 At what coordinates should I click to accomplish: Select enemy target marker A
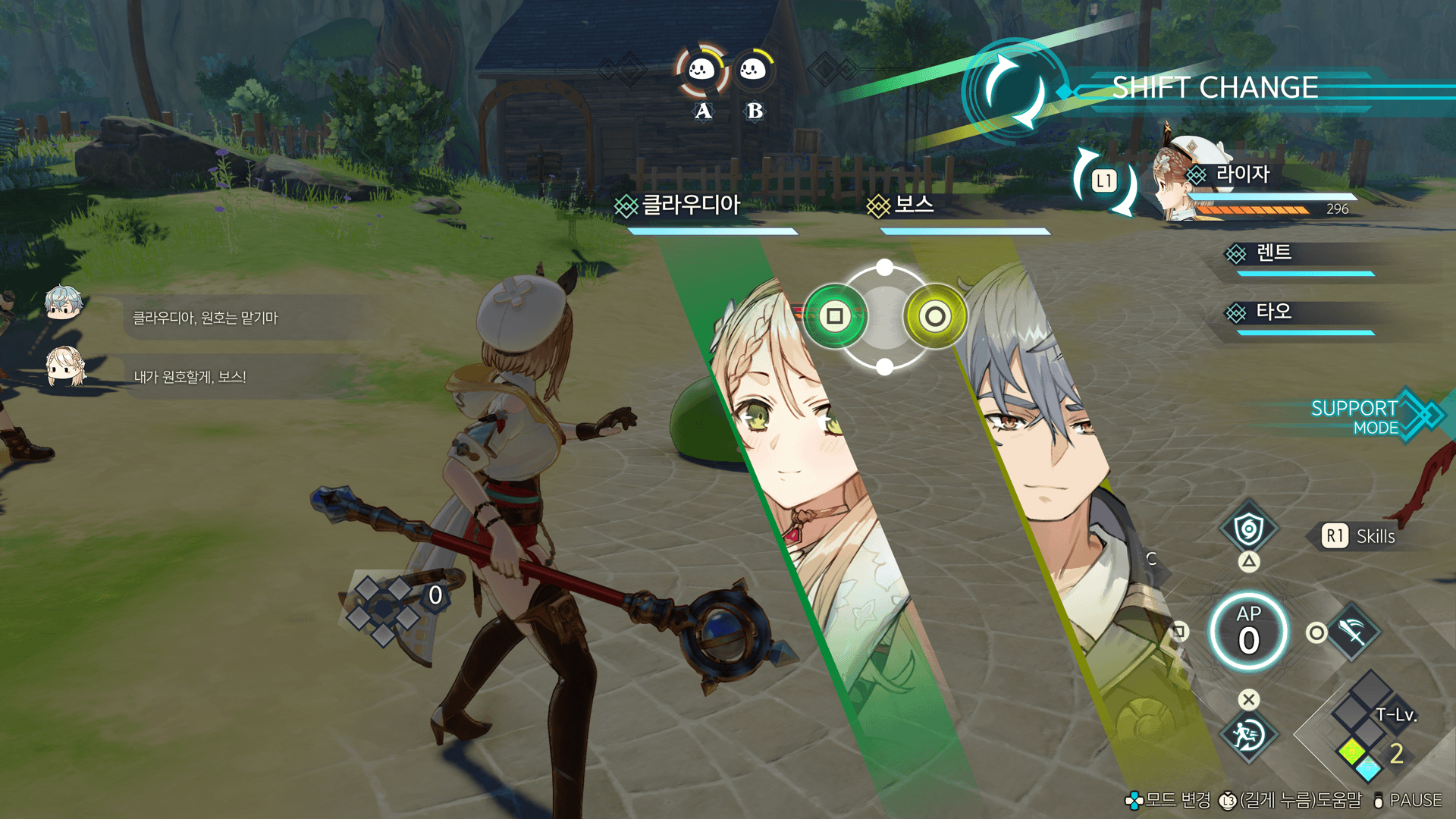701,71
